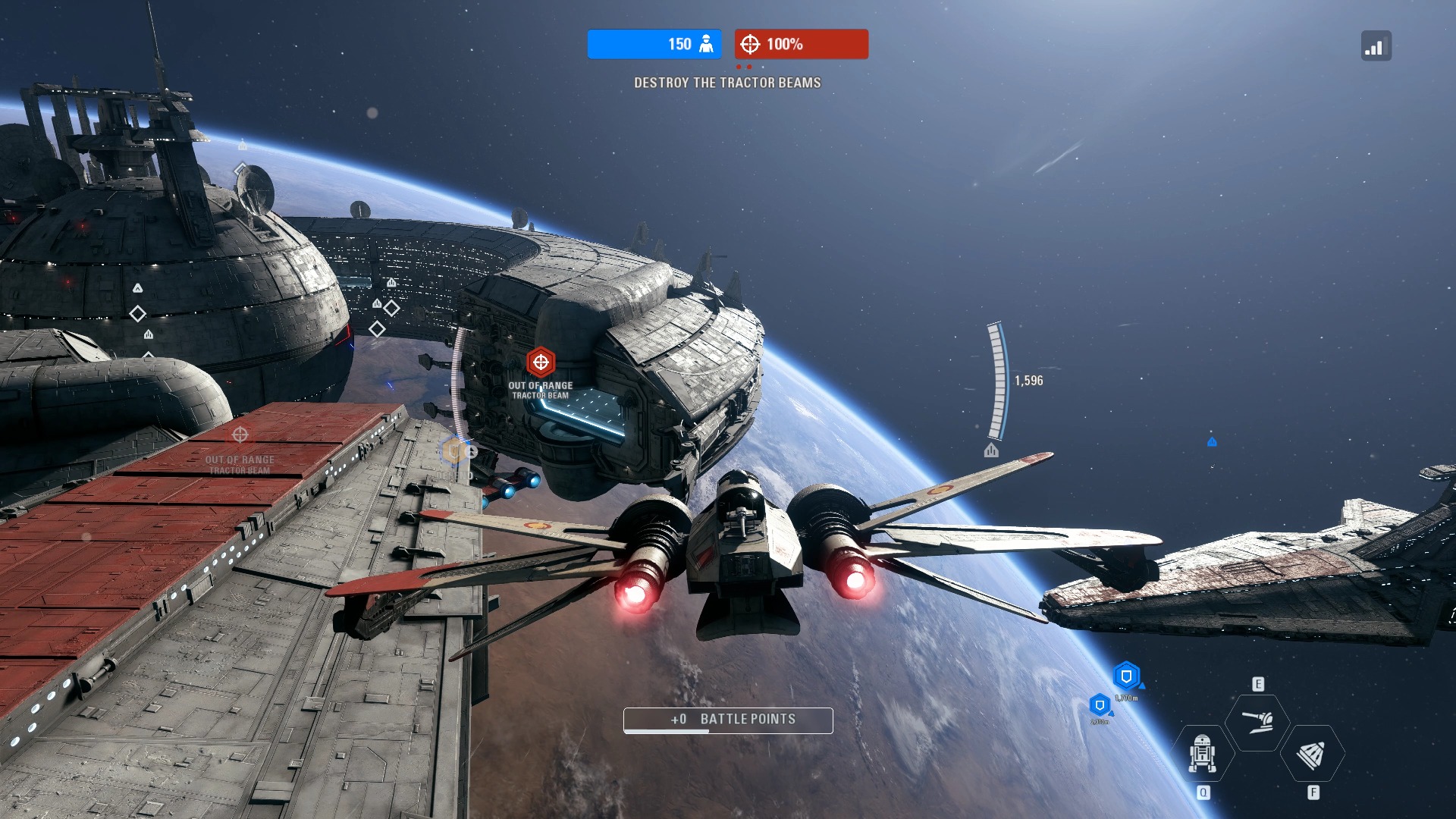Click the Destroy the Tractor Beams objective
The image size is (1456, 819).
tap(727, 83)
